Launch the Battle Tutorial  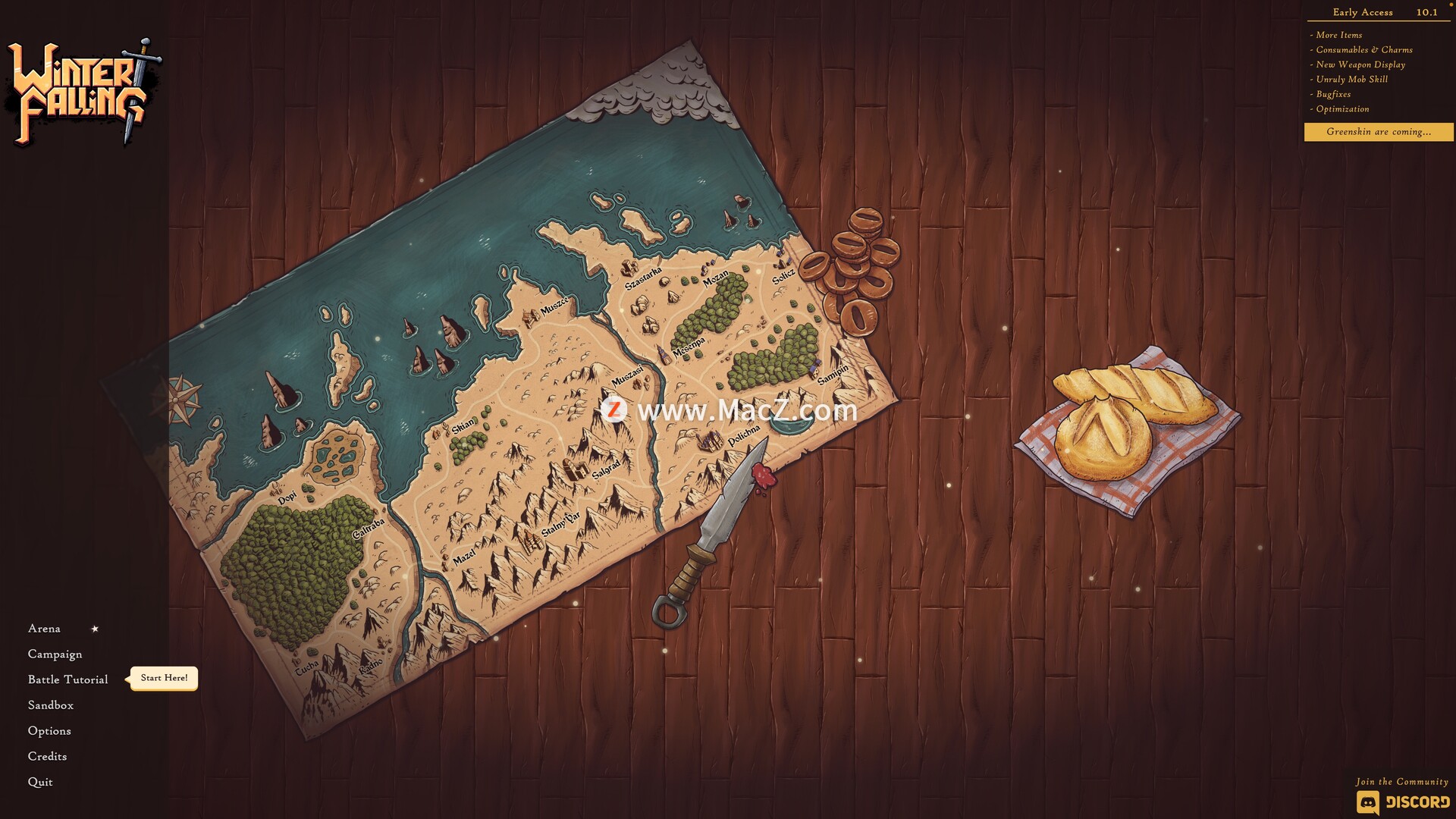[67, 679]
